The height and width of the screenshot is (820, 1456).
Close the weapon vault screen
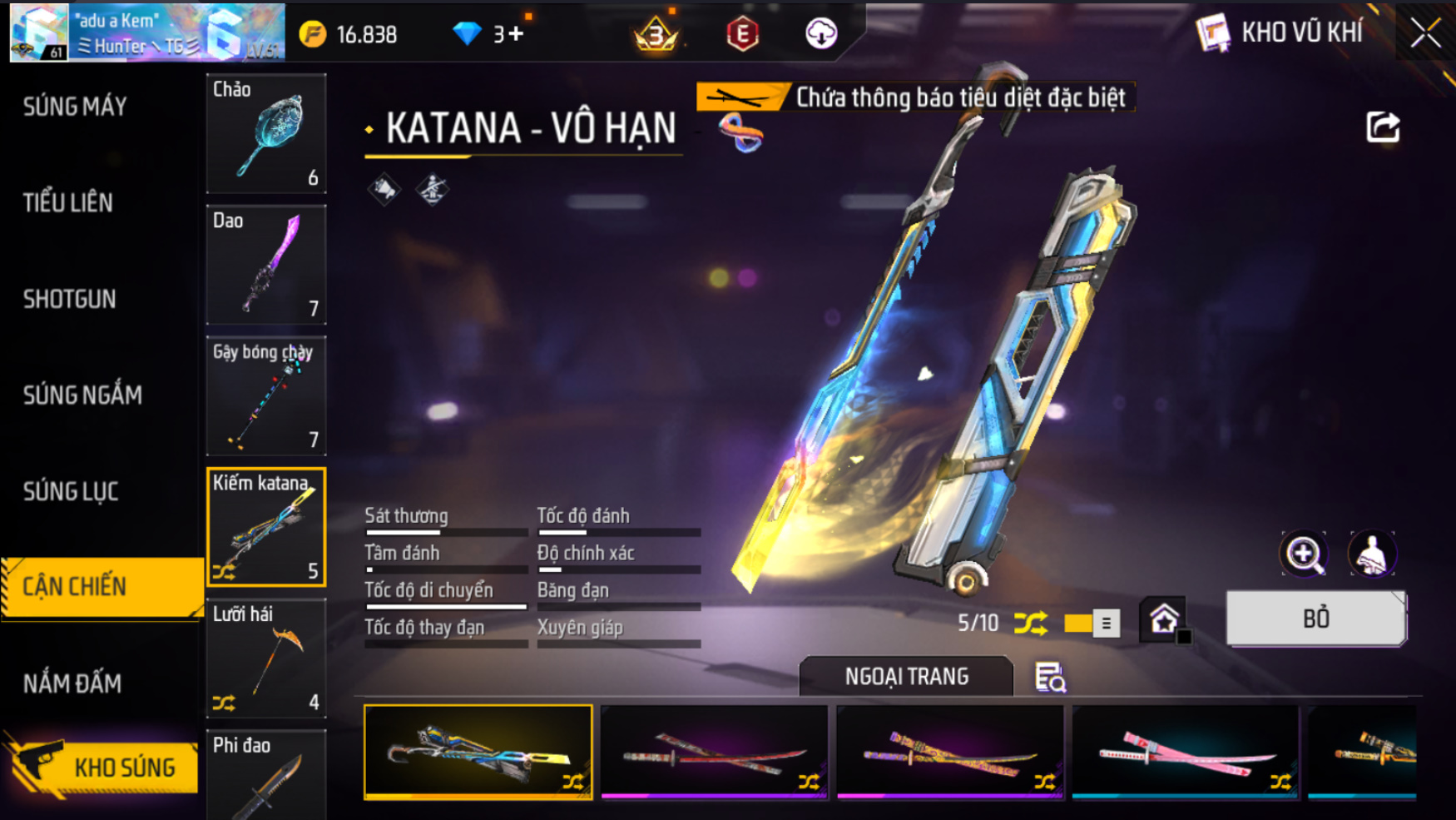(1424, 33)
